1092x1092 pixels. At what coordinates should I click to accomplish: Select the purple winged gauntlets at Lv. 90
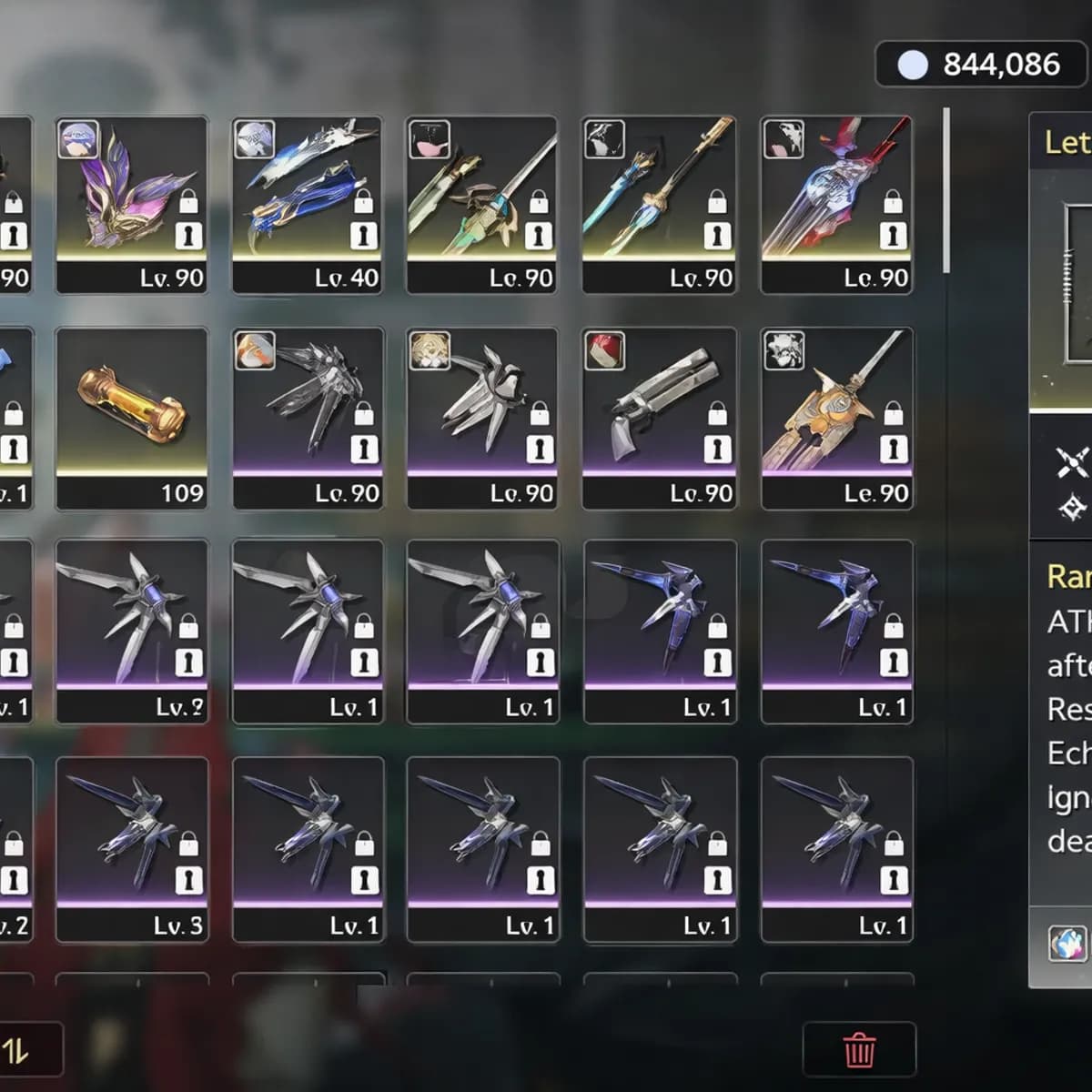click(132, 205)
